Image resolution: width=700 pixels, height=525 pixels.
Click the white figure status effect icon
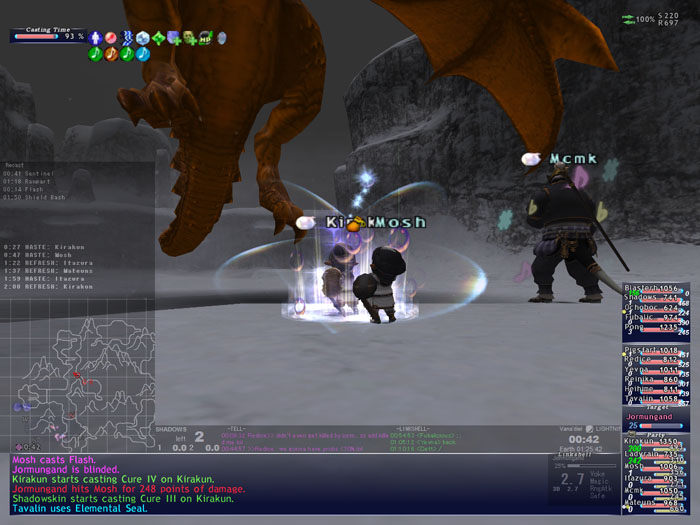coord(96,38)
